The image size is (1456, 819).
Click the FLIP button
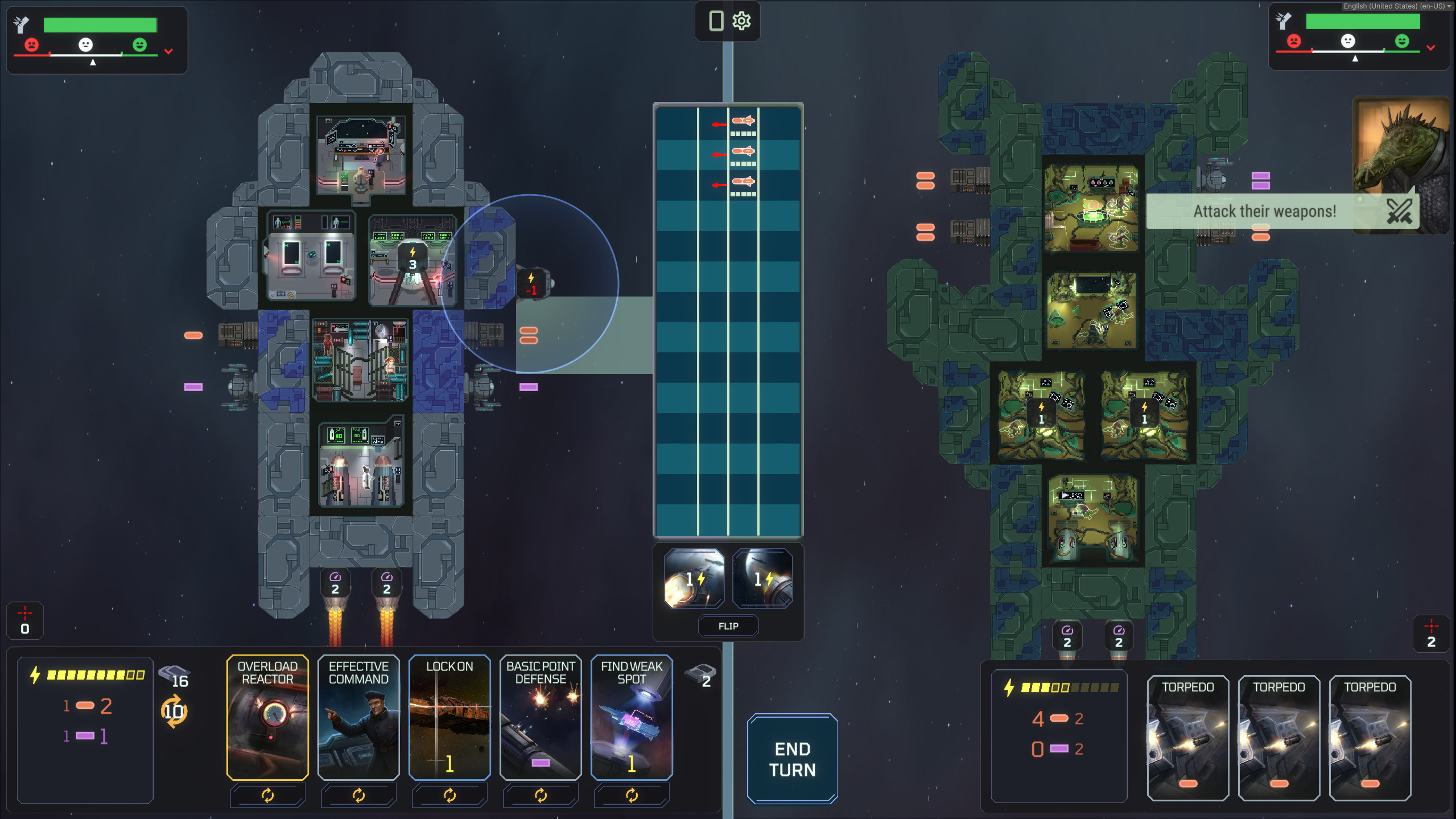coord(728,626)
